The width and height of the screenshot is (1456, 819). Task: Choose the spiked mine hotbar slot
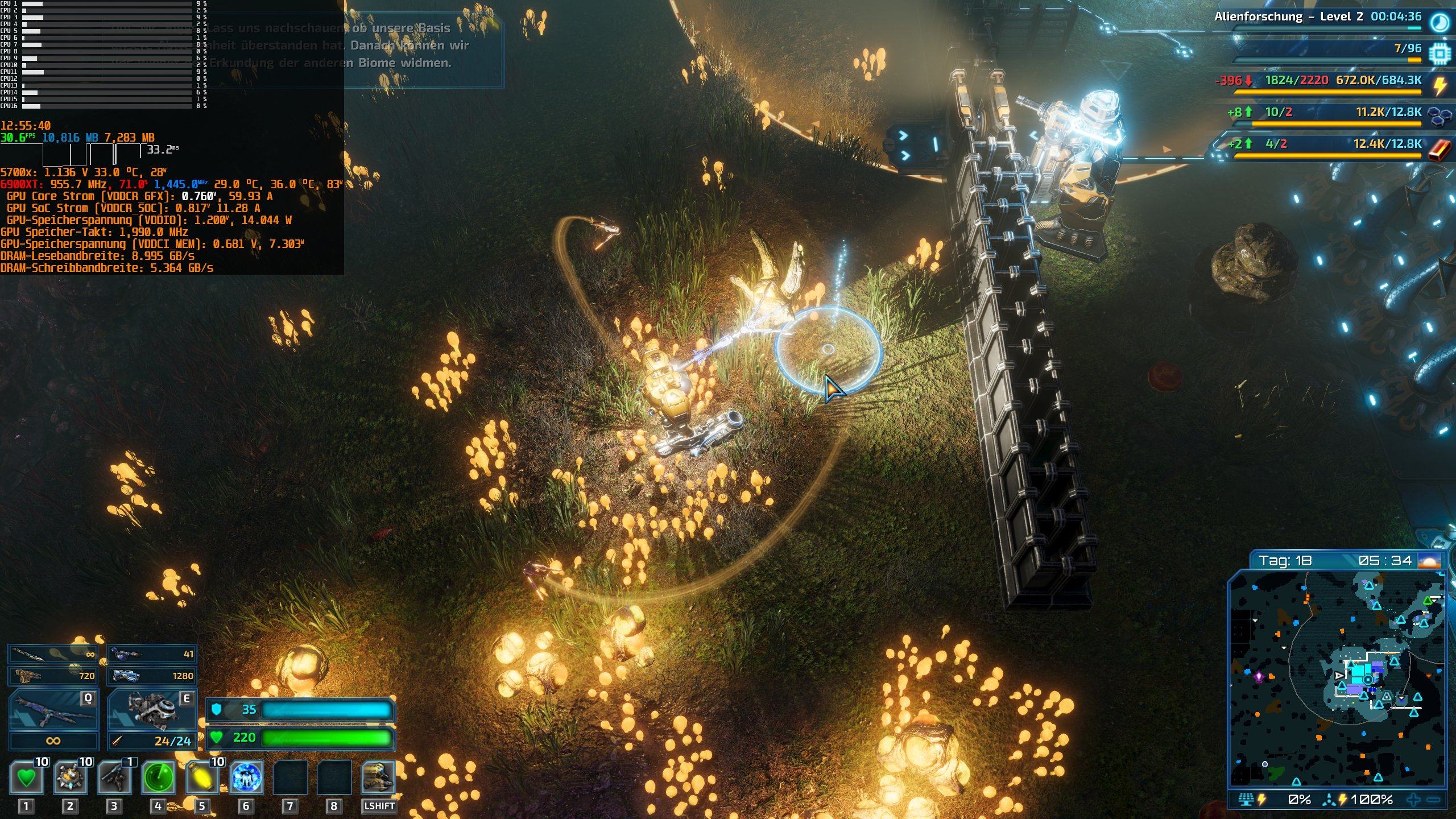pyautogui.click(x=71, y=777)
